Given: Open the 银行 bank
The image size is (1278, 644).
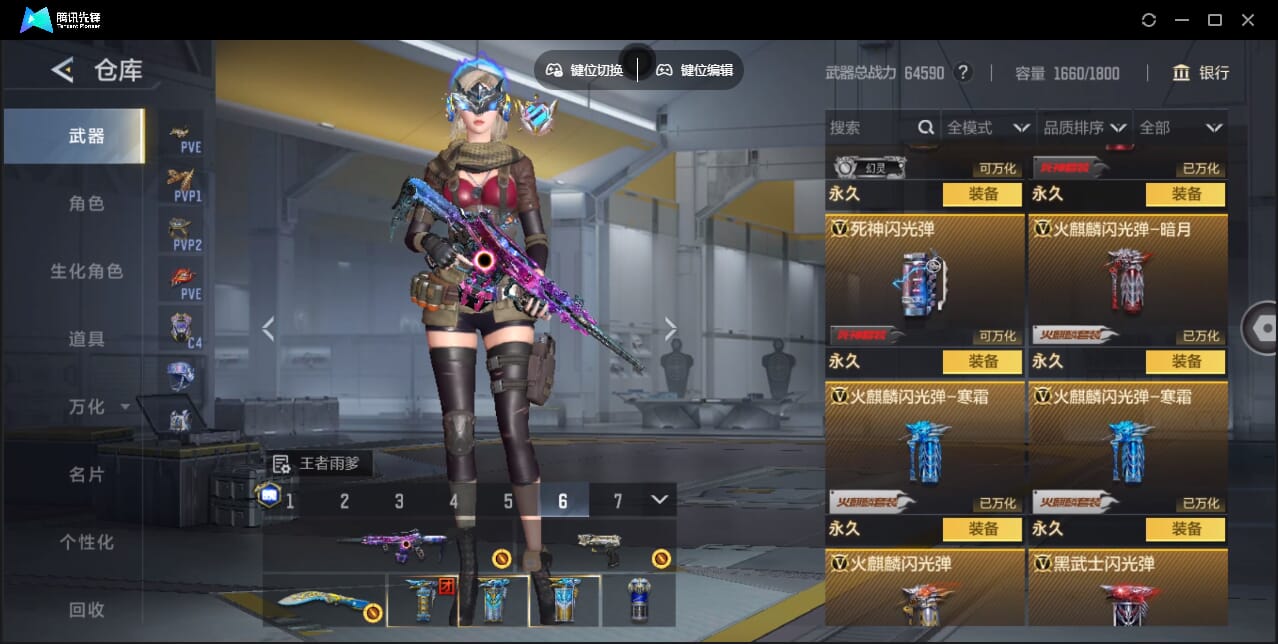Looking at the screenshot, I should pos(1201,73).
